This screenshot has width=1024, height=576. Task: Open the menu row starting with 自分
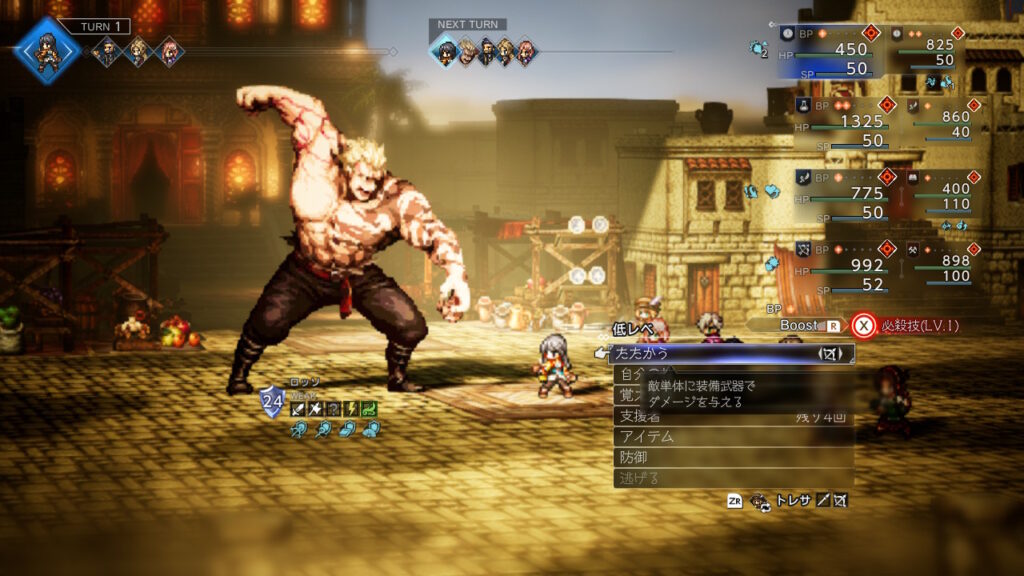point(630,374)
